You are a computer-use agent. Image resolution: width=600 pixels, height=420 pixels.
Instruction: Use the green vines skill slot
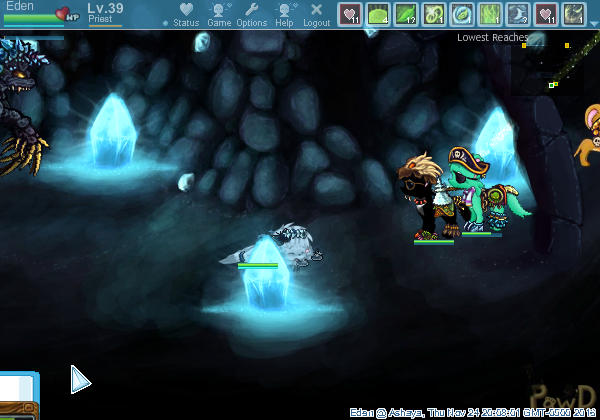490,14
